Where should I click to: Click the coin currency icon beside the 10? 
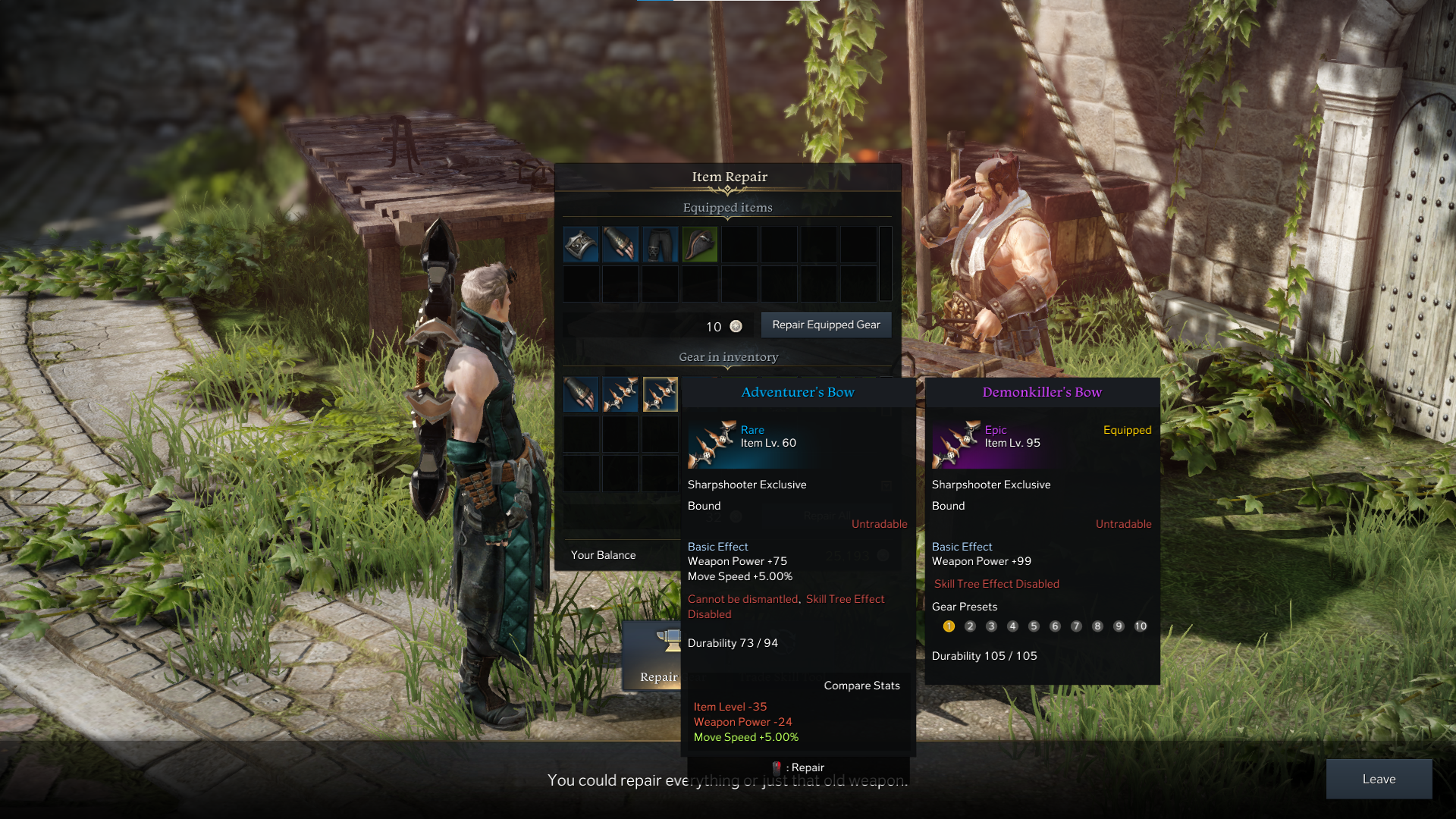pyautogui.click(x=734, y=326)
